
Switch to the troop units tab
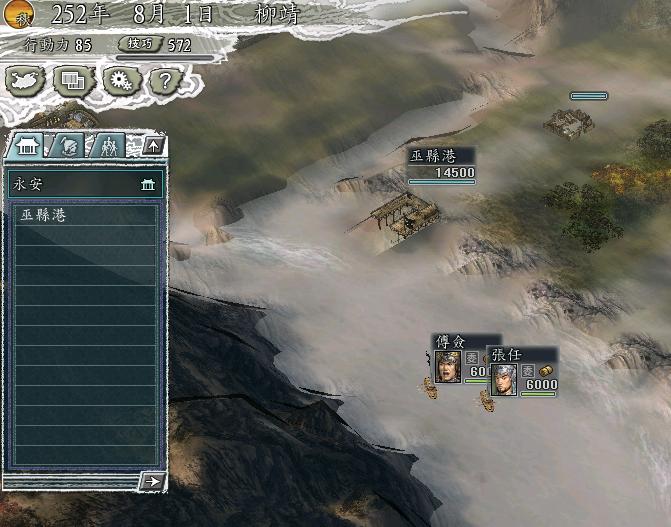click(x=106, y=146)
